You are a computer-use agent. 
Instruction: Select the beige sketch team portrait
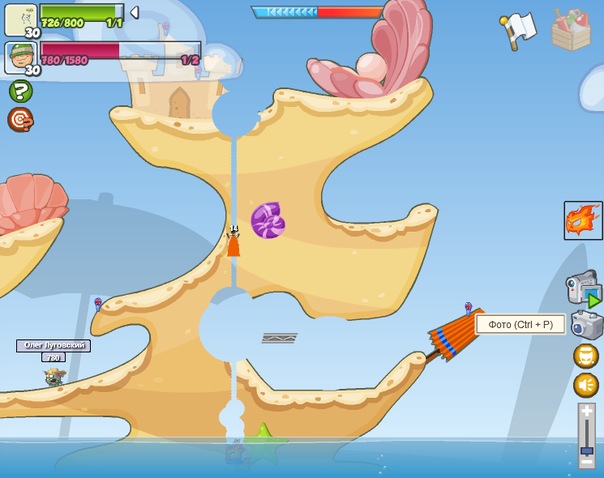coord(20,19)
